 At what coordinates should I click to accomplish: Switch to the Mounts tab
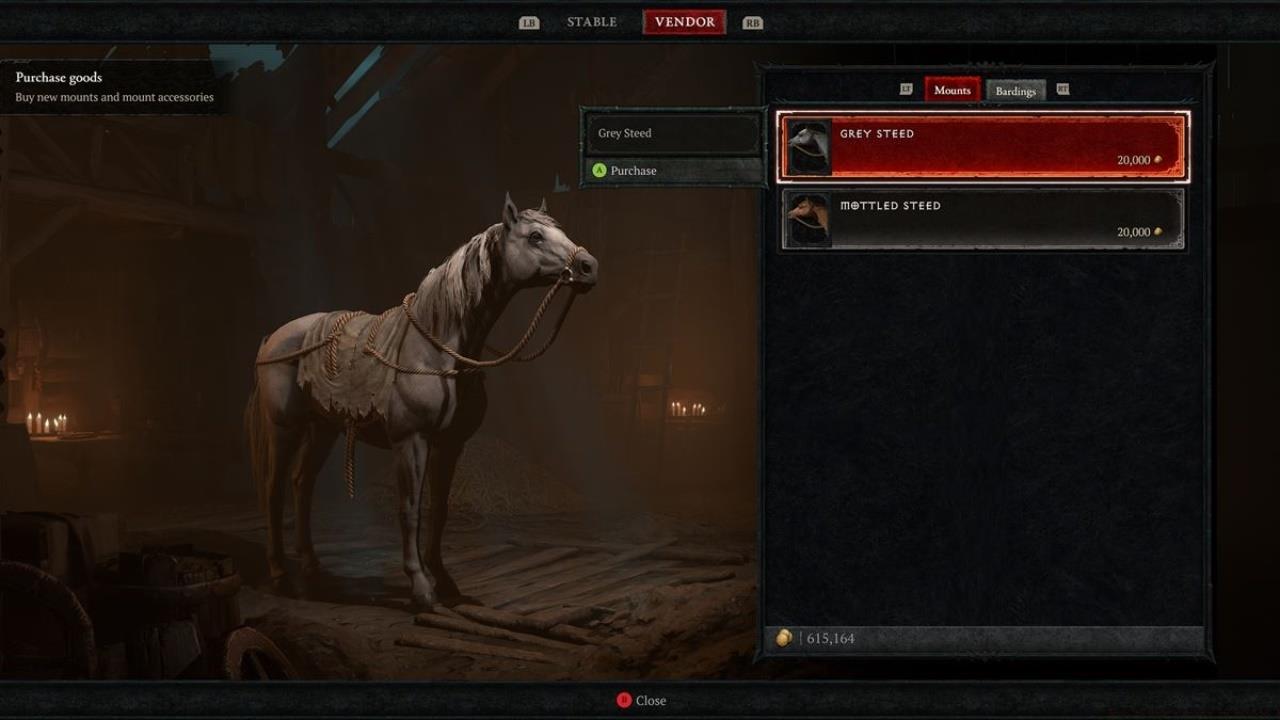952,90
